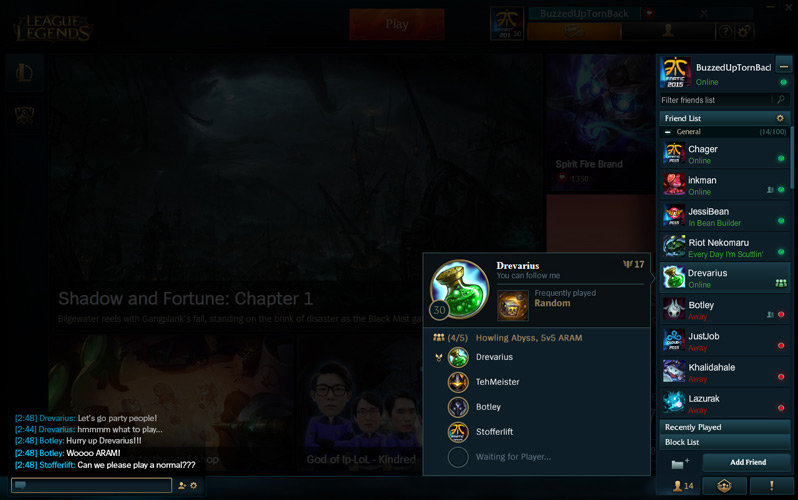Collapse the General friends group
This screenshot has height=500, width=798.
point(668,132)
